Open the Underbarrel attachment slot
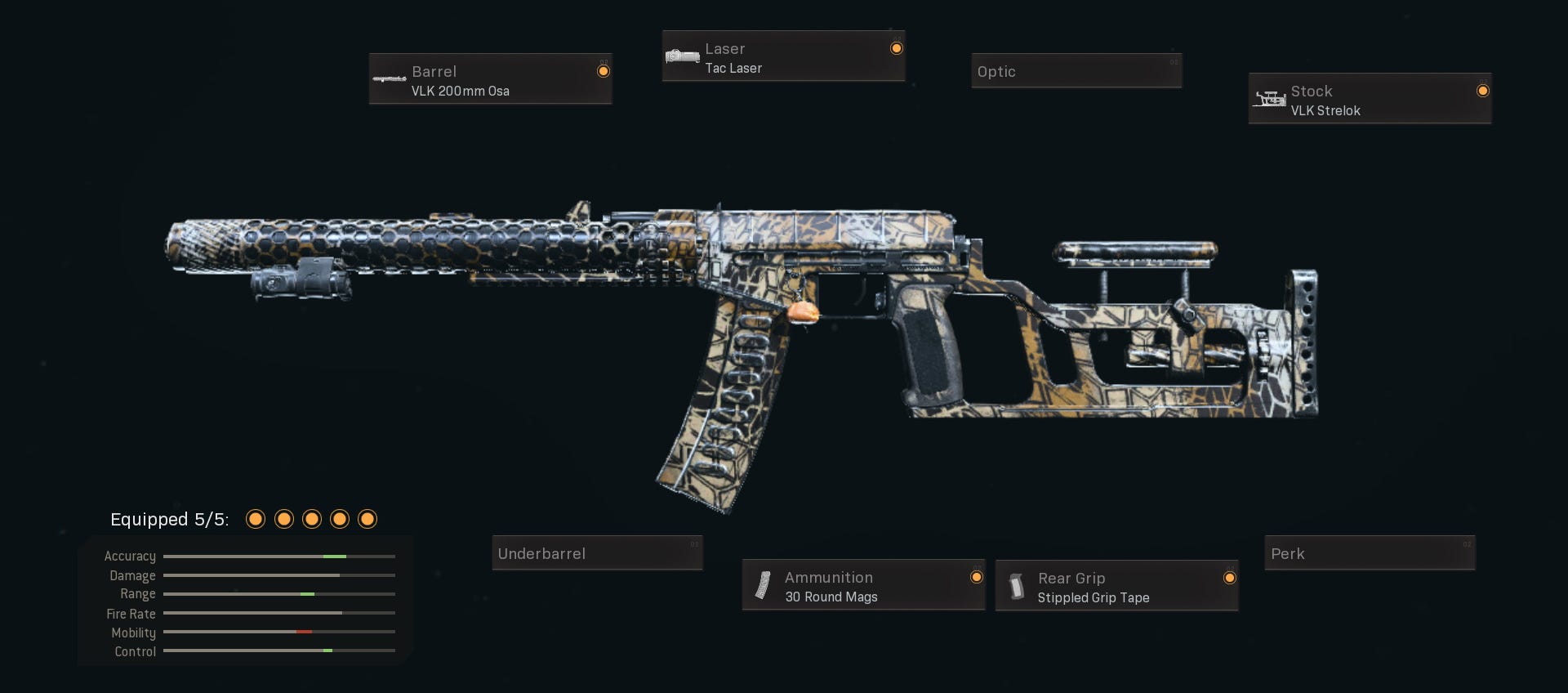 (x=597, y=553)
